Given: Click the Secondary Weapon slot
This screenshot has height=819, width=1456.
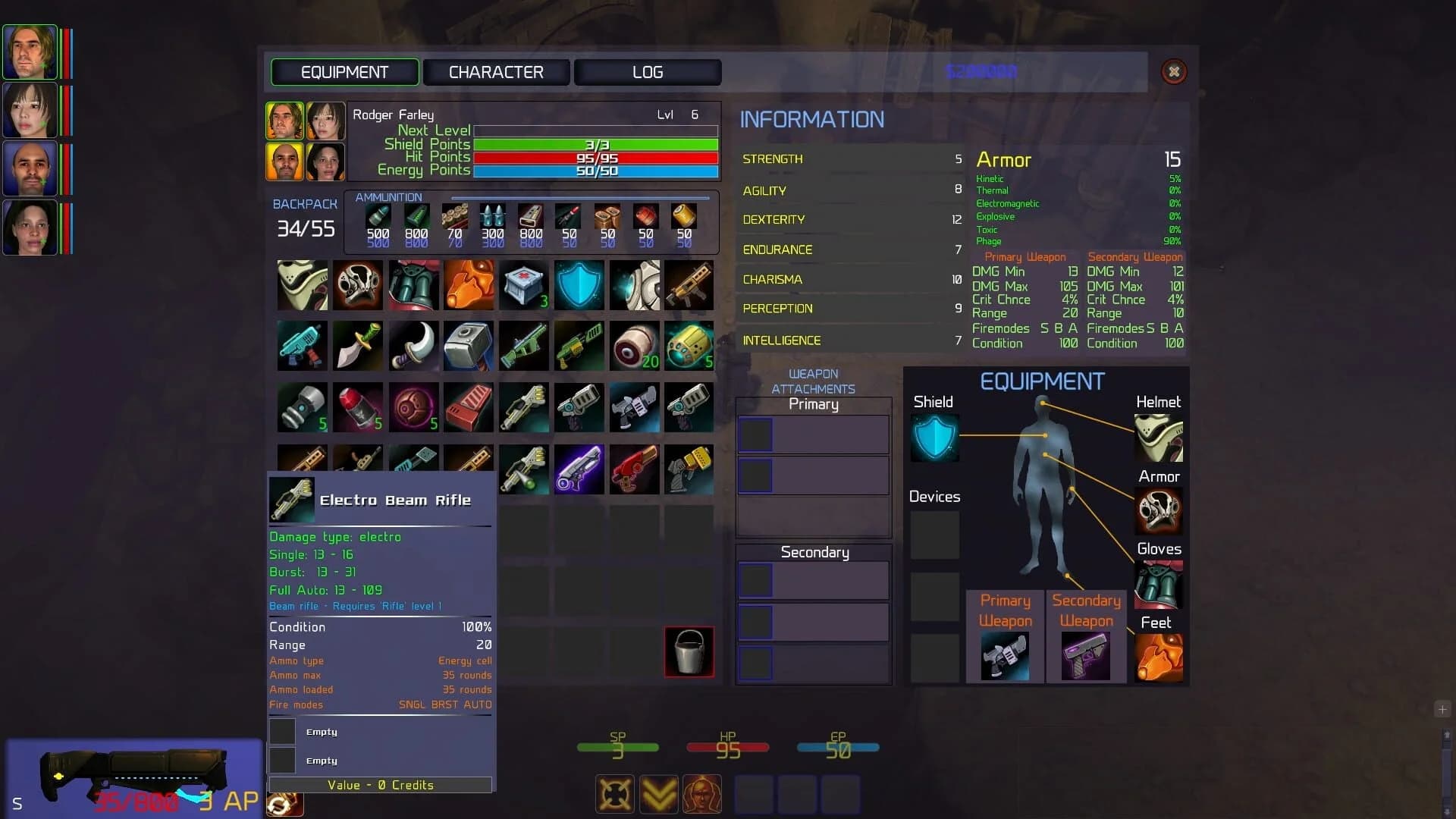Looking at the screenshot, I should [1086, 656].
